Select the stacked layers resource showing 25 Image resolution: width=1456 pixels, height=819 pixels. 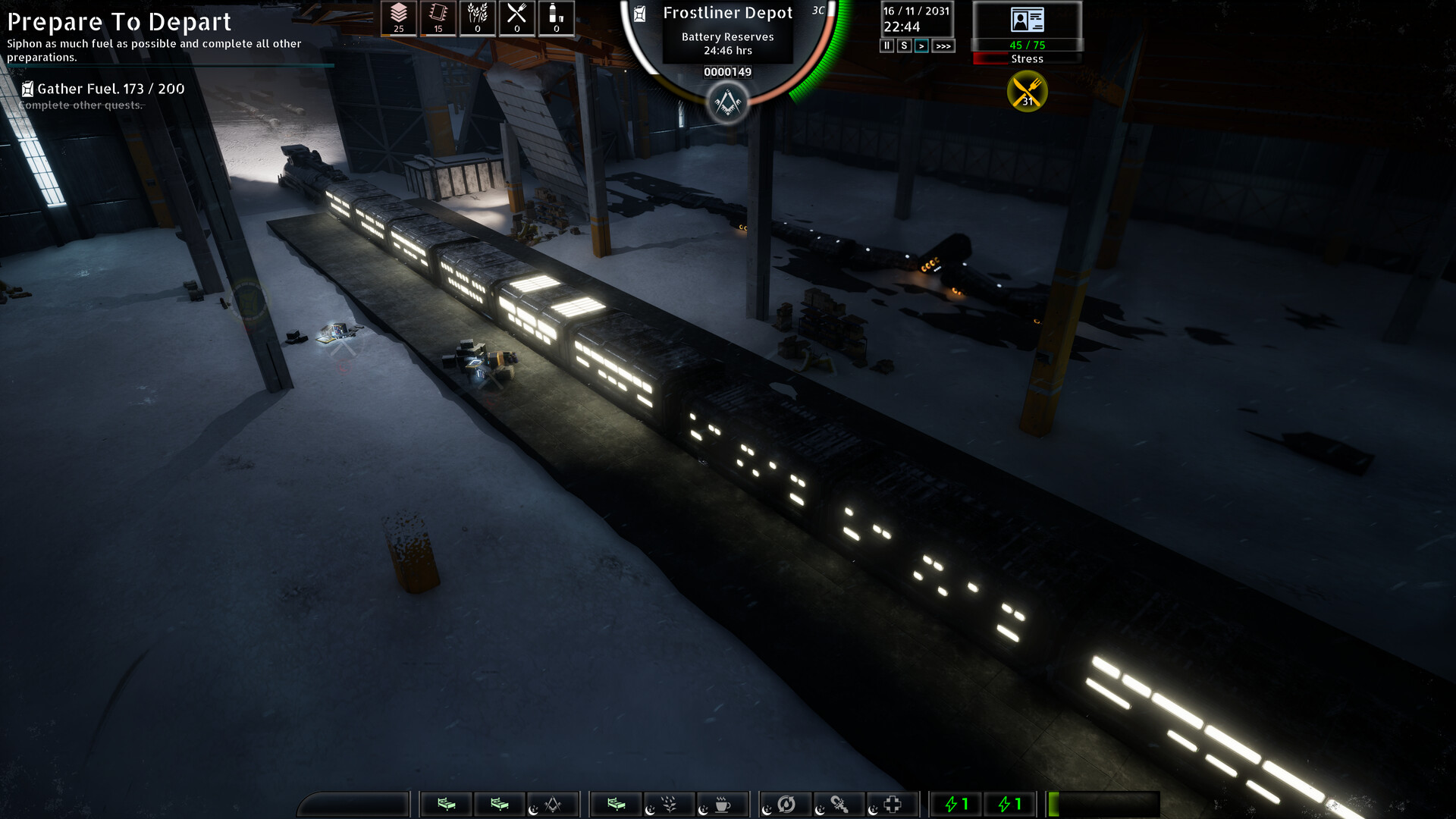pyautogui.click(x=399, y=18)
